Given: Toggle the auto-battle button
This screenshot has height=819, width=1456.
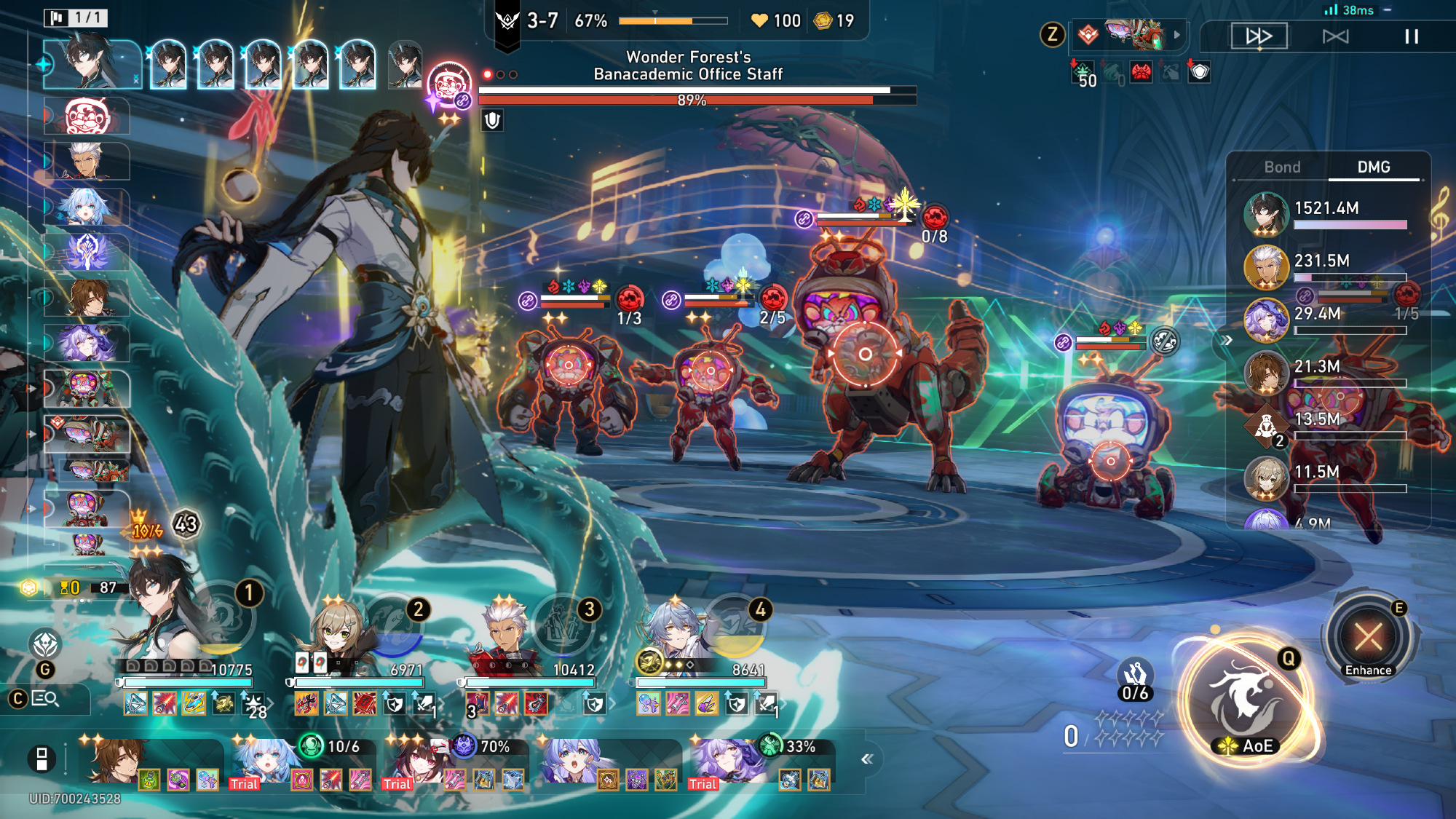Looking at the screenshot, I should (1335, 36).
